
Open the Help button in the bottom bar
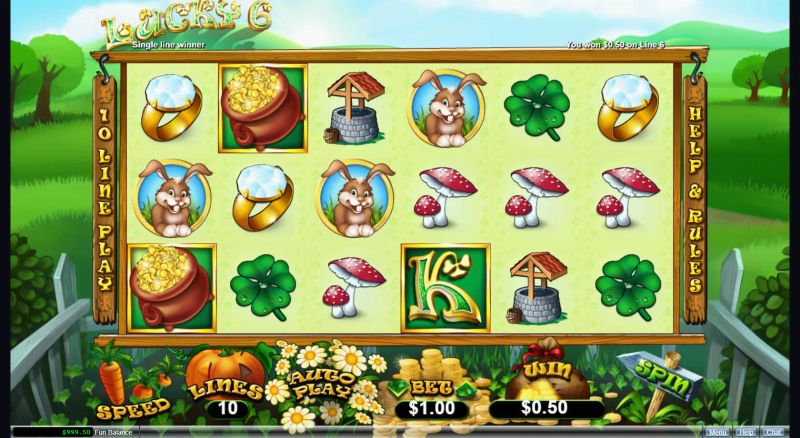[745, 432]
